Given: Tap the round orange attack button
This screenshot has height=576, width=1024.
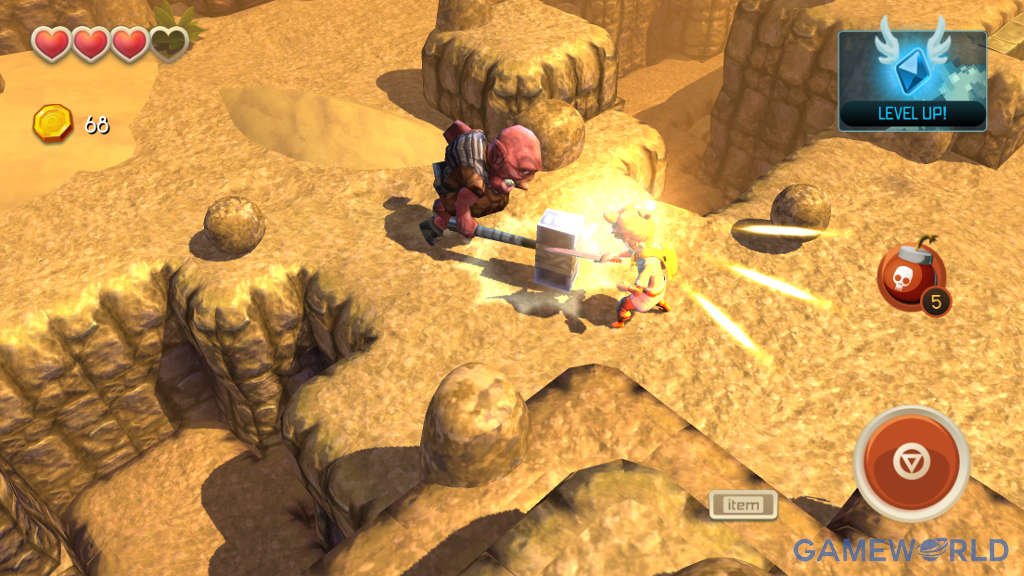Looking at the screenshot, I should point(911,464).
